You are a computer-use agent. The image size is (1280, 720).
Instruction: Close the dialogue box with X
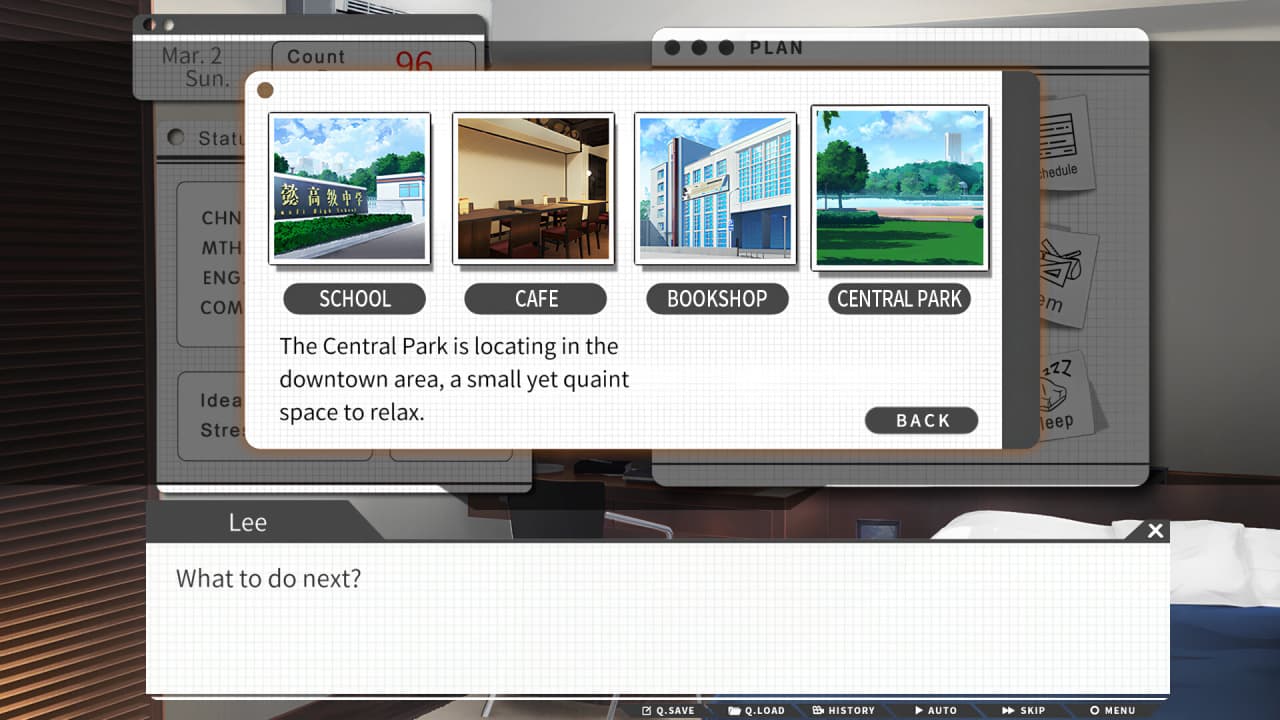[1155, 530]
